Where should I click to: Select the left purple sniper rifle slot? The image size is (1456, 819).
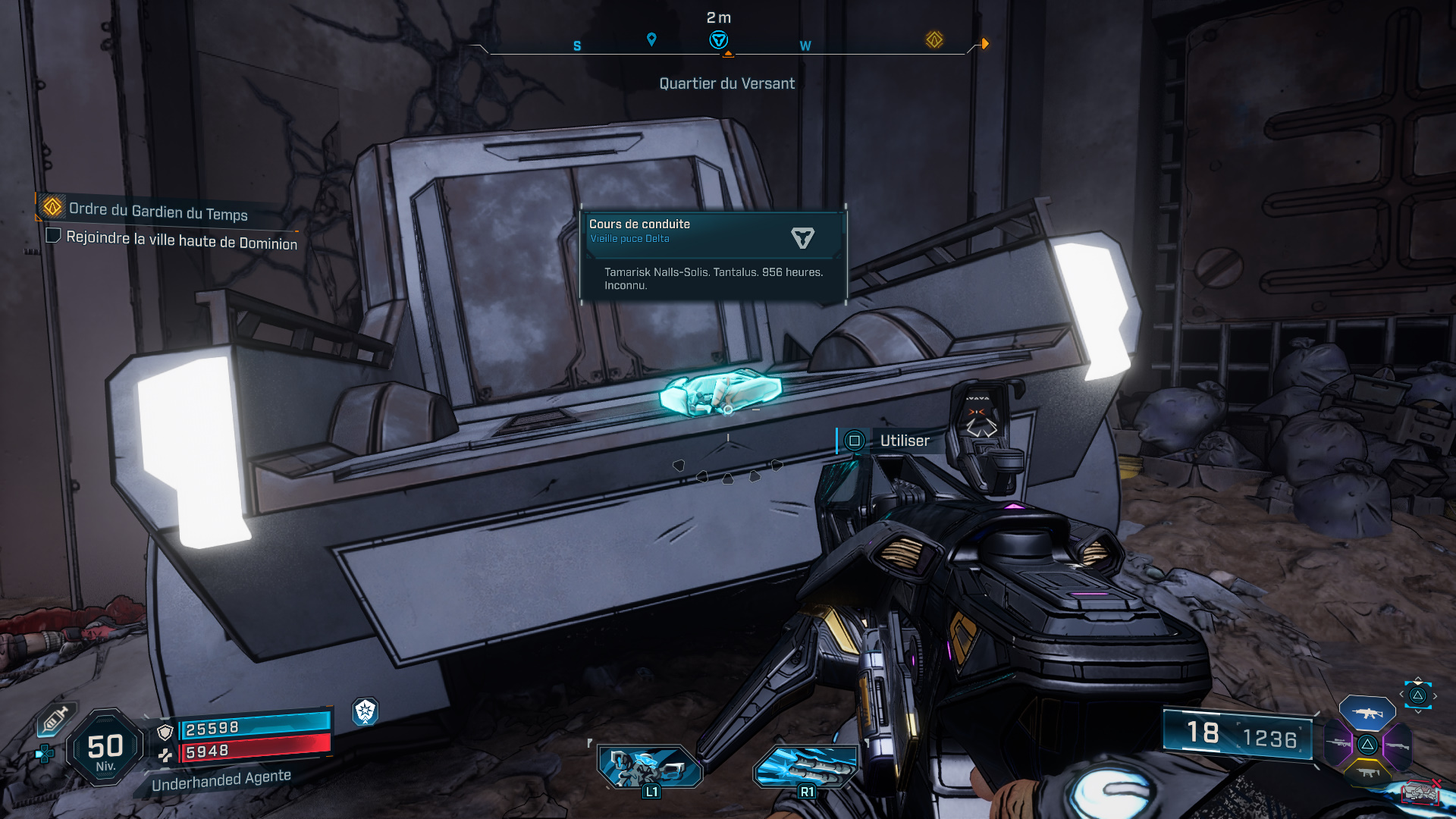tap(1339, 744)
